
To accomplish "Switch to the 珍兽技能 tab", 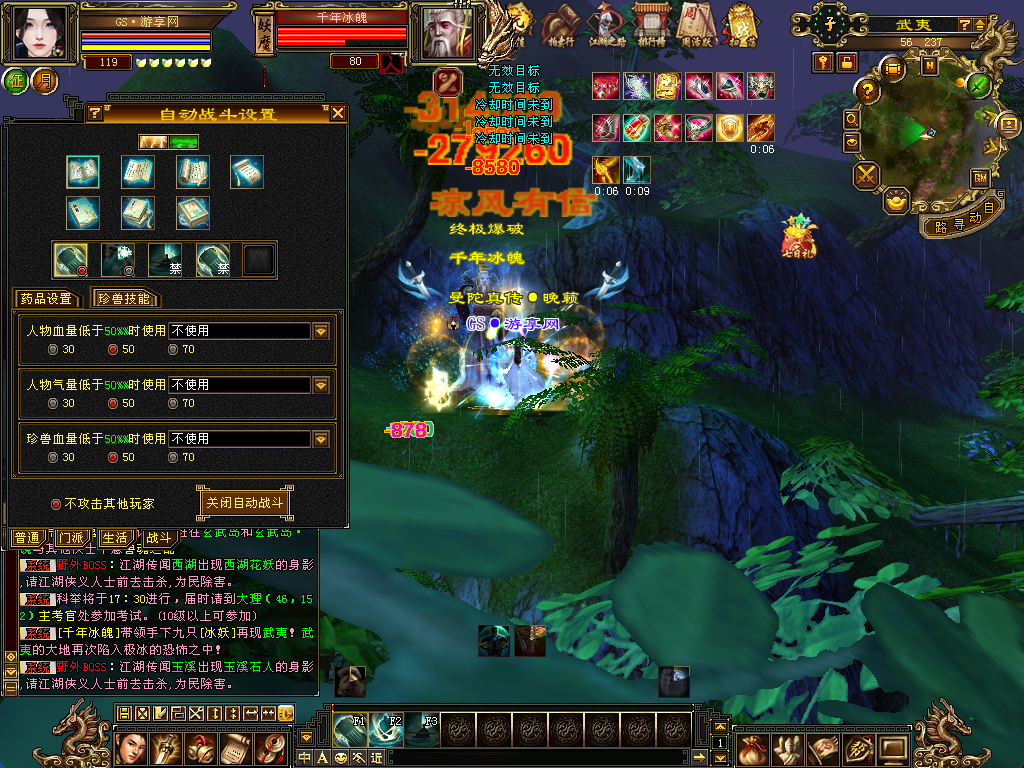I will pos(125,298).
